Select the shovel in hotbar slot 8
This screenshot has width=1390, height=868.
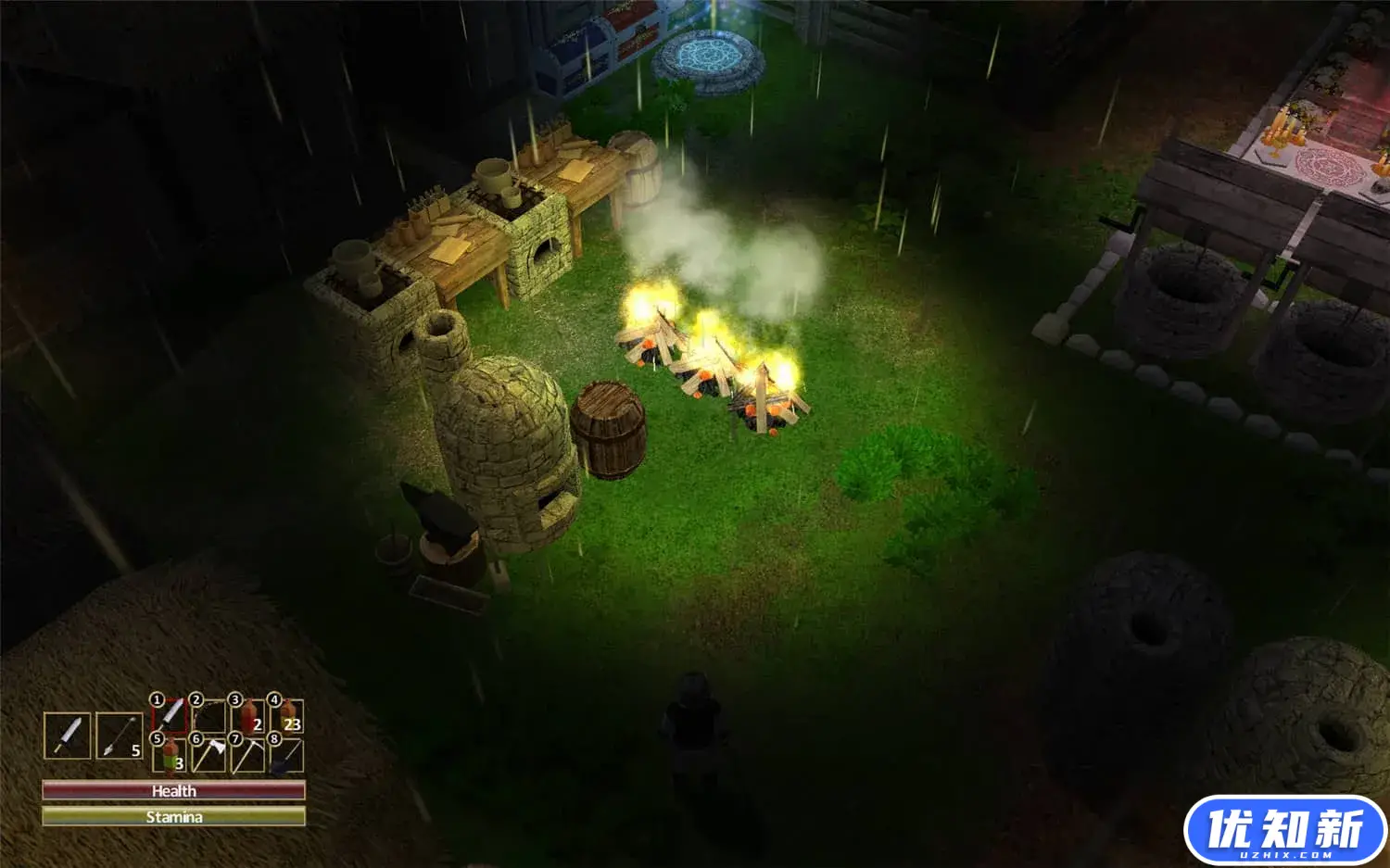point(288,755)
